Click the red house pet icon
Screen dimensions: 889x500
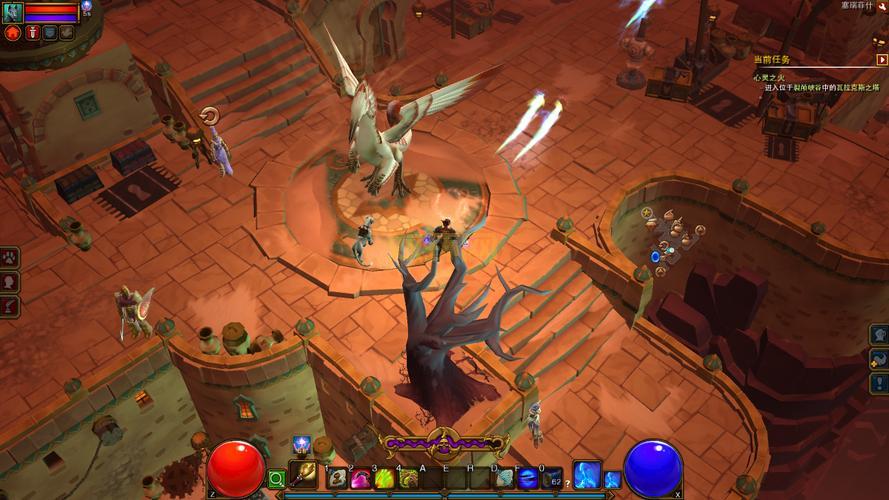pyautogui.click(x=13, y=33)
